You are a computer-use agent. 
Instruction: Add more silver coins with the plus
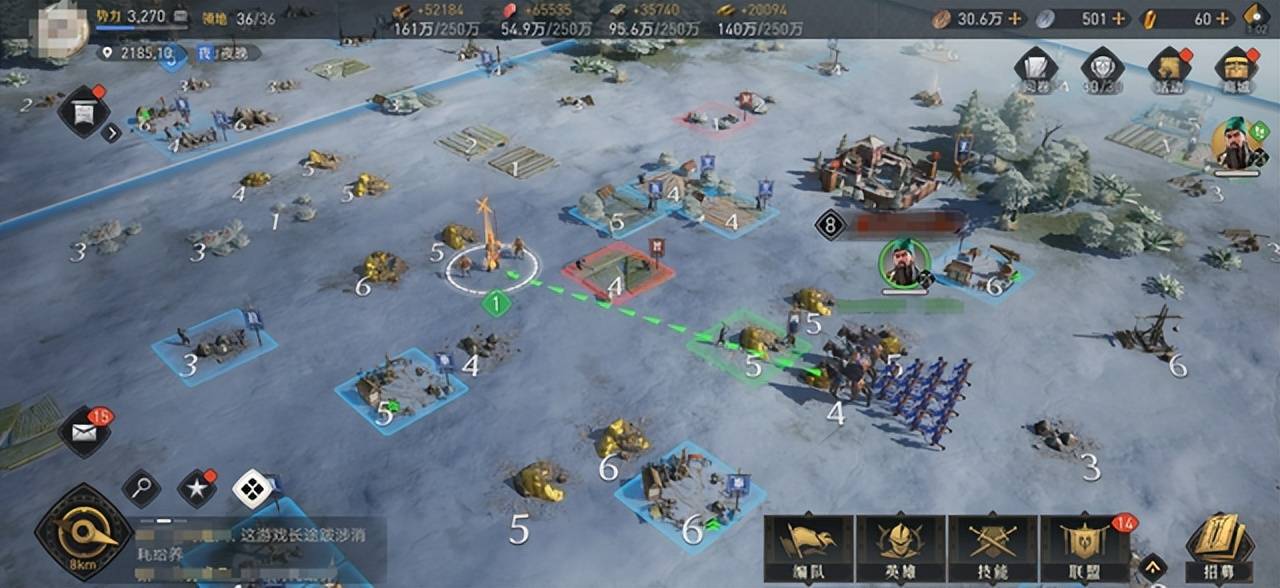click(1118, 18)
